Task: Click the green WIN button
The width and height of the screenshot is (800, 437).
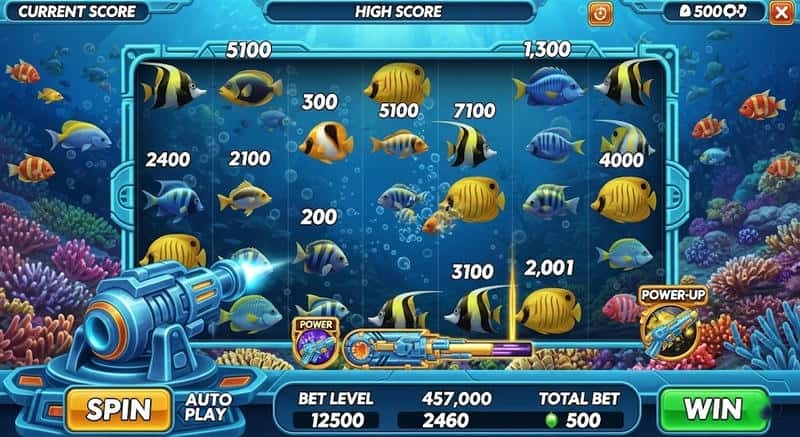Action: click(712, 408)
